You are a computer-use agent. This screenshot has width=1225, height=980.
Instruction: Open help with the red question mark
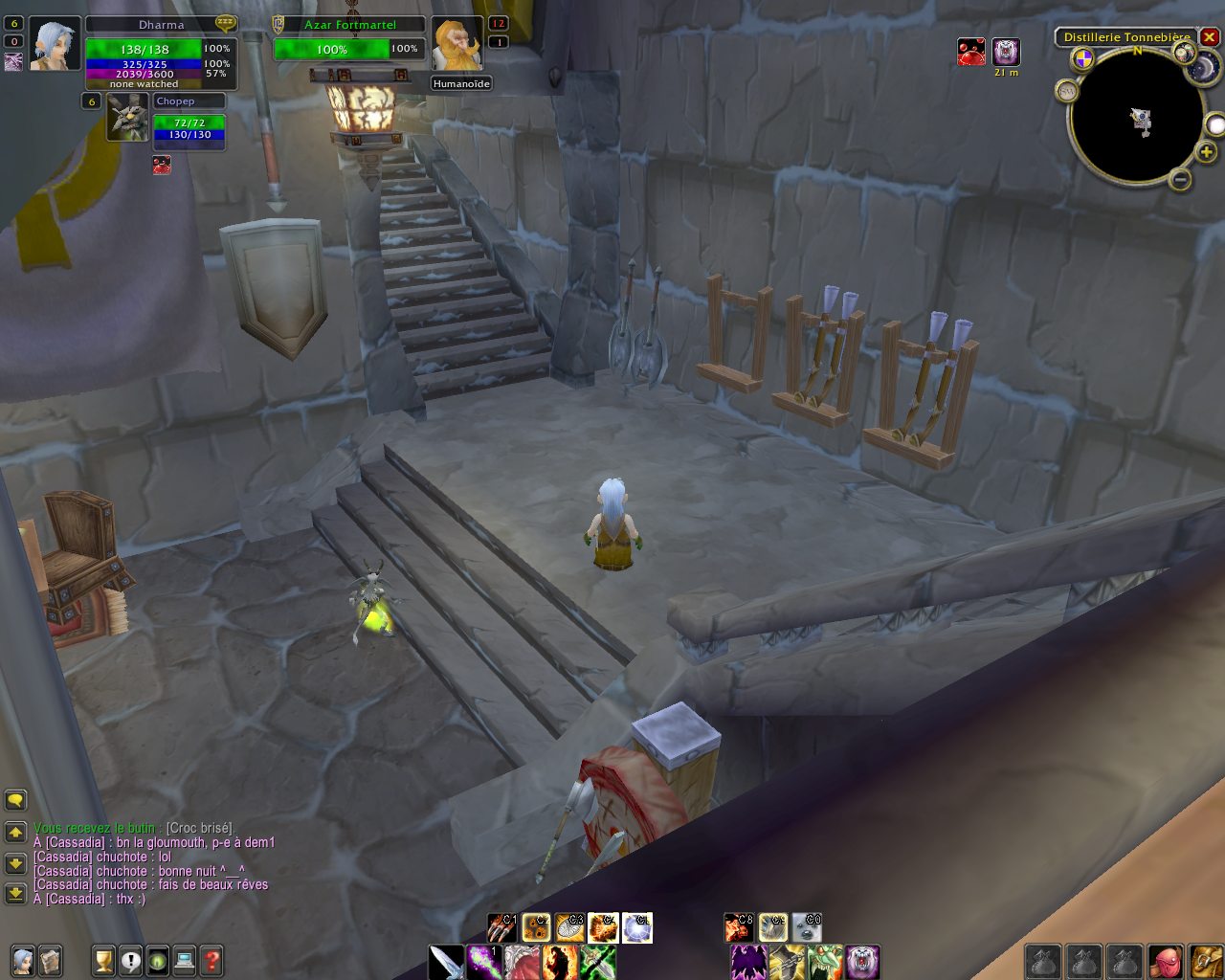point(212,960)
